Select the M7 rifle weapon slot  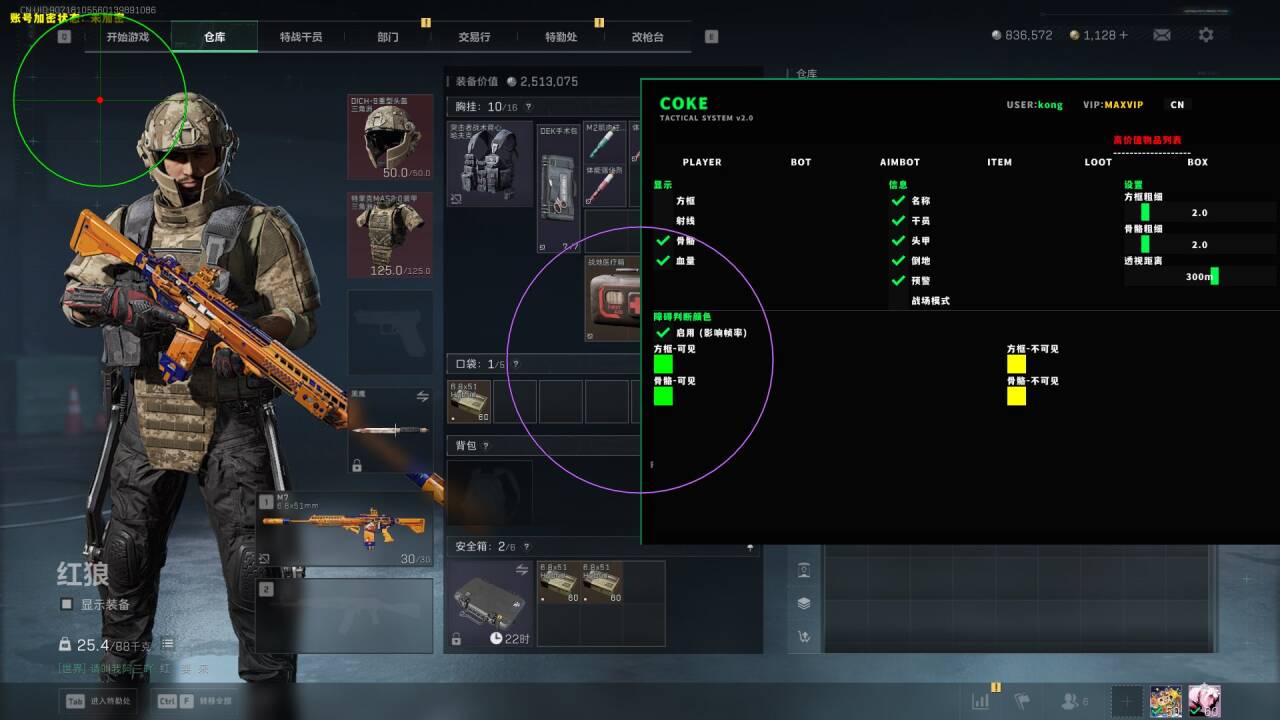tap(345, 528)
